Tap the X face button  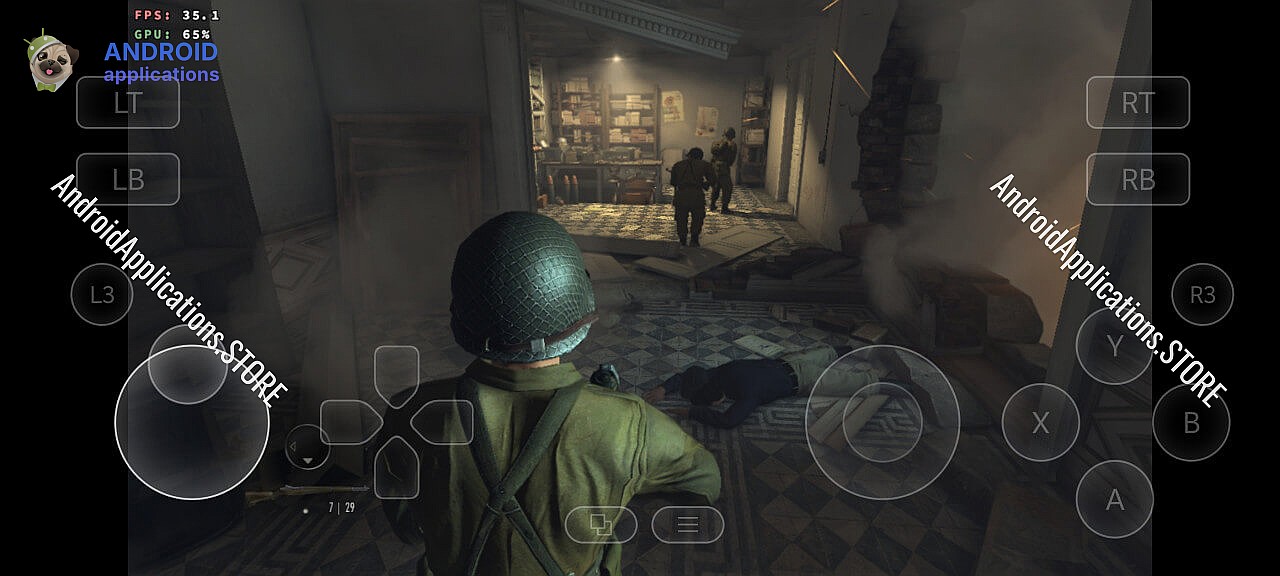click(1040, 422)
